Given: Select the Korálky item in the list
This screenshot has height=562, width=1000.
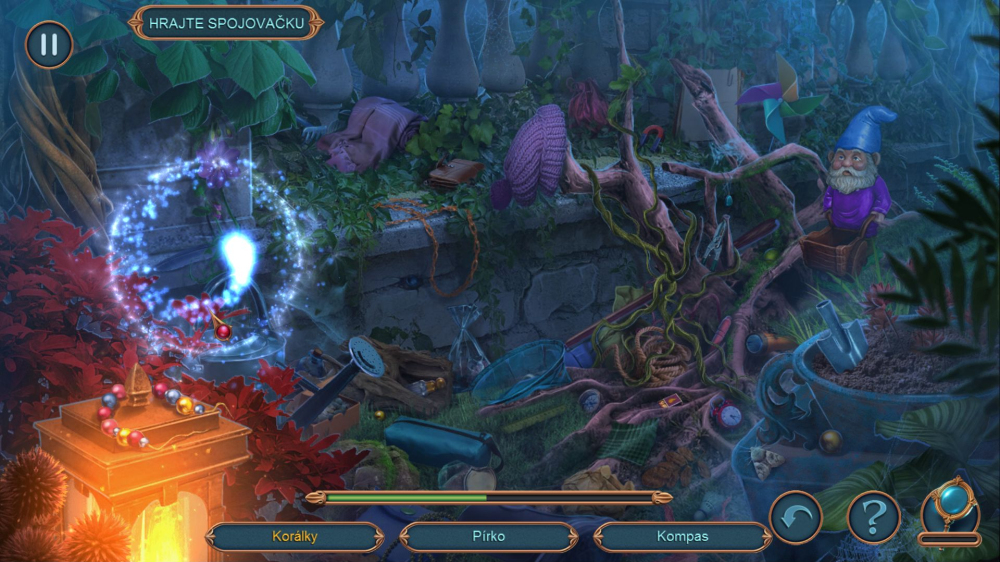Looking at the screenshot, I should 295,537.
